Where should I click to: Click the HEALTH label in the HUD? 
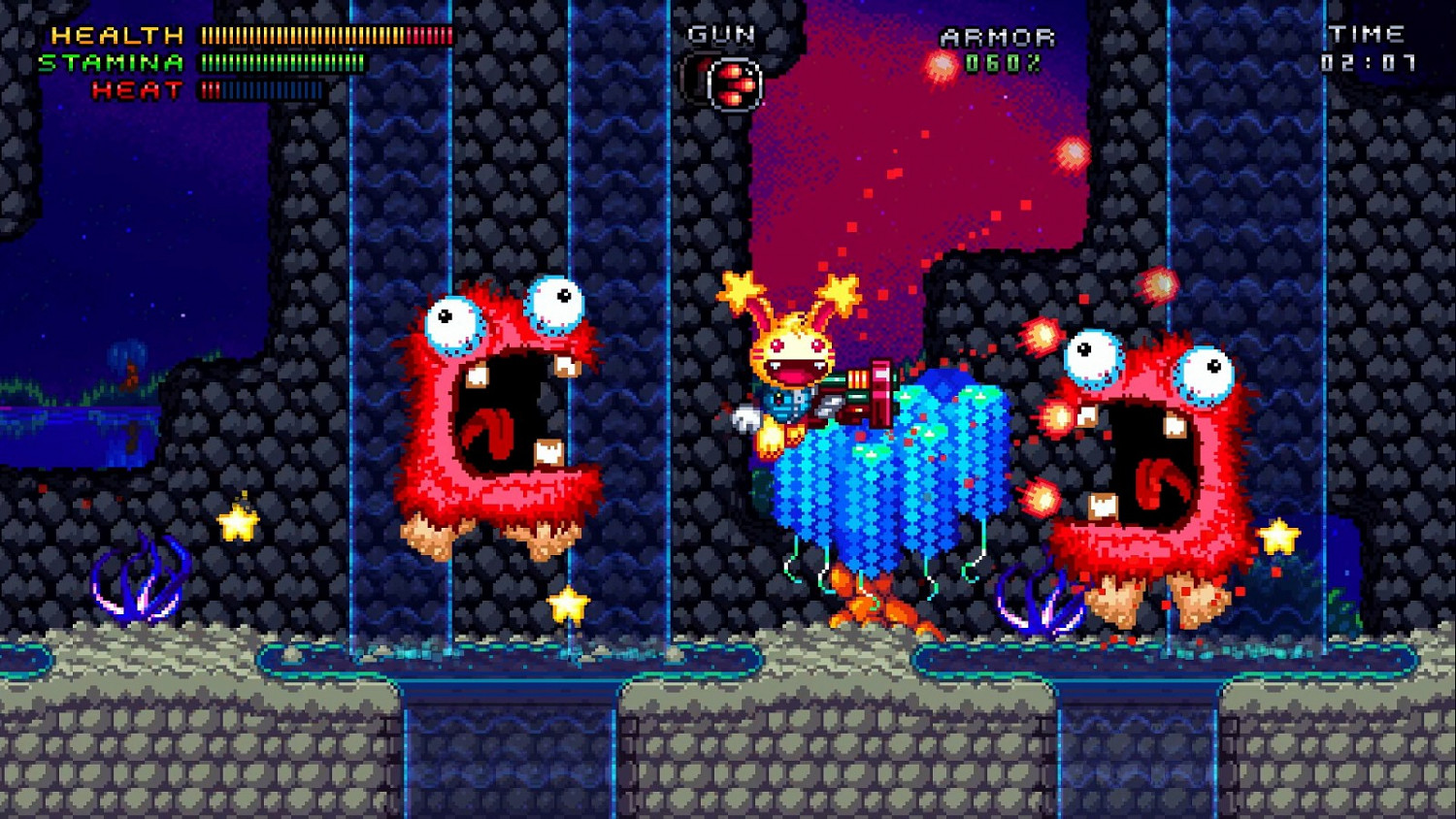tap(115, 36)
